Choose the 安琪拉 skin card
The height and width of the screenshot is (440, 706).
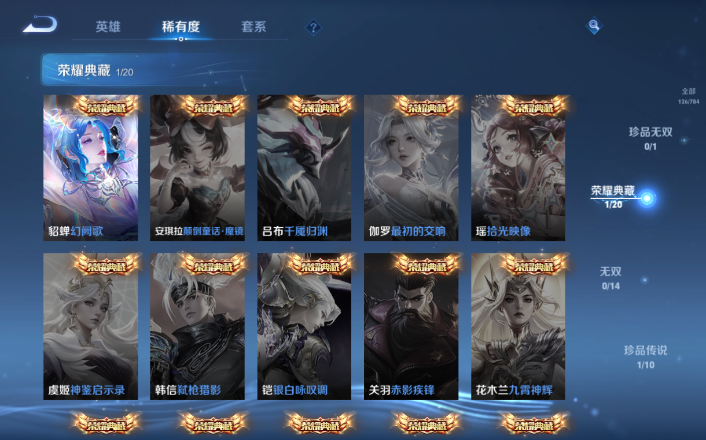[x=197, y=168]
